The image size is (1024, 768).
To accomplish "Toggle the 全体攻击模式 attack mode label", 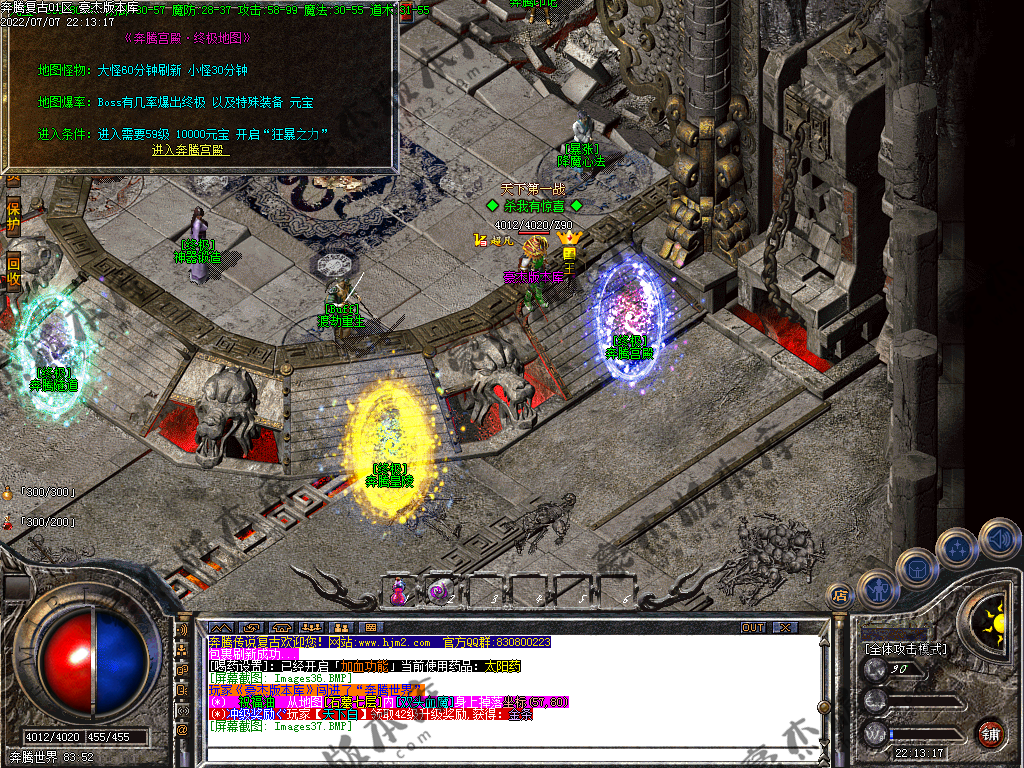I will pyautogui.click(x=905, y=649).
